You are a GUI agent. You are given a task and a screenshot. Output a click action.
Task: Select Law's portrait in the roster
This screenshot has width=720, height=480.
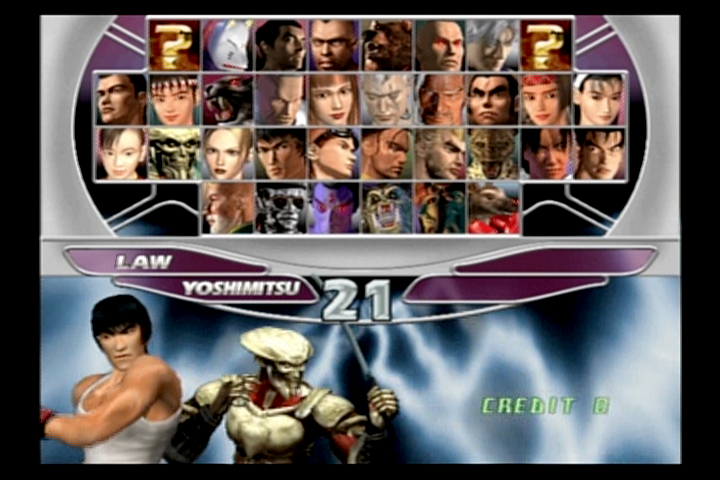[x=281, y=153]
